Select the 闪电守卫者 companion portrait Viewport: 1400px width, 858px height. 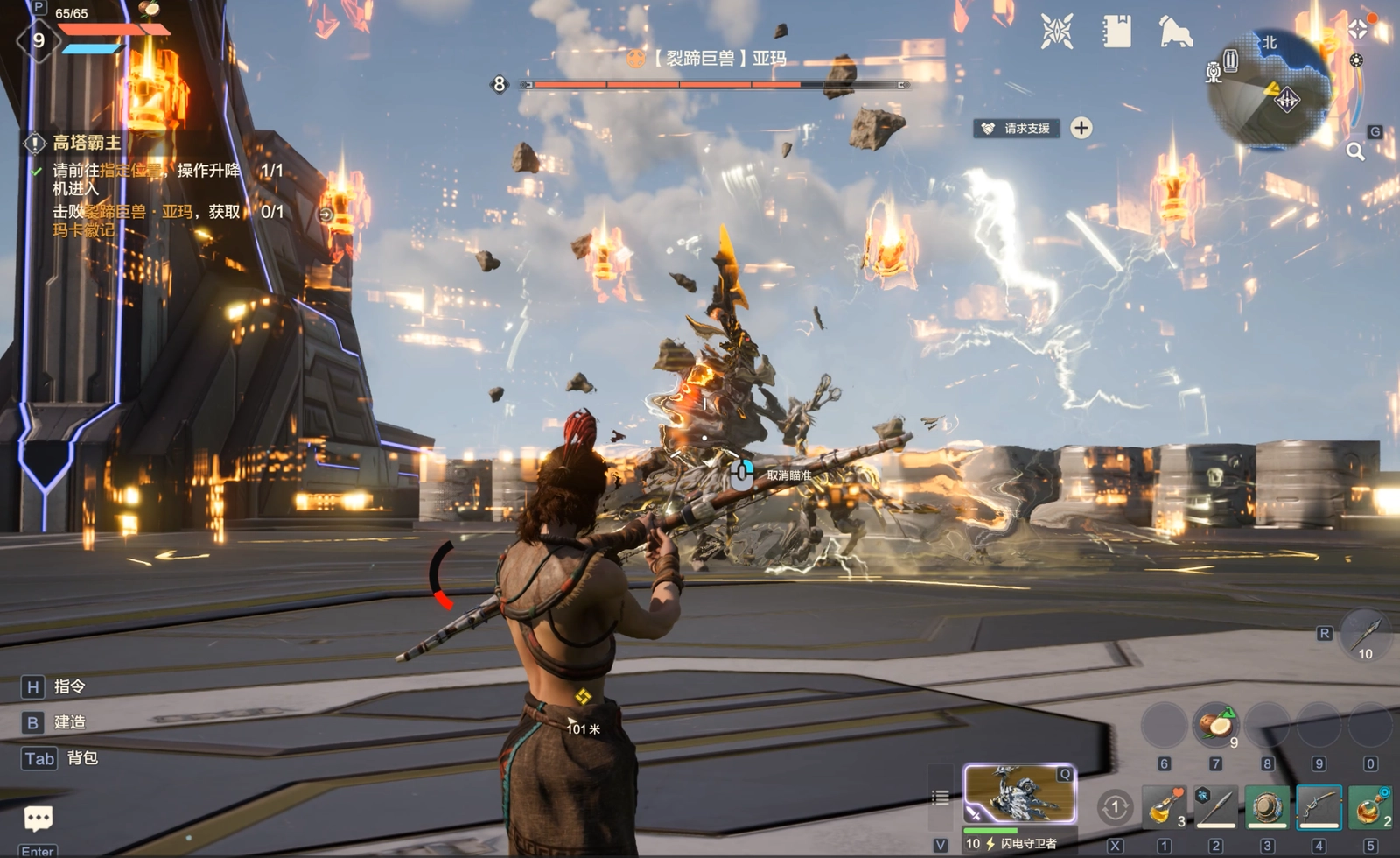pos(1019,793)
